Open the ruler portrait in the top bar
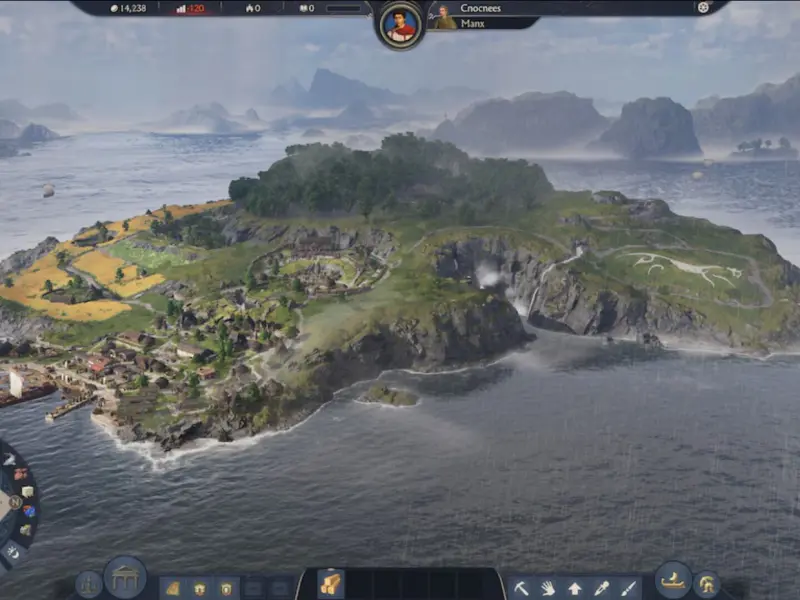Screen dimensions: 800x600 pos(401,24)
